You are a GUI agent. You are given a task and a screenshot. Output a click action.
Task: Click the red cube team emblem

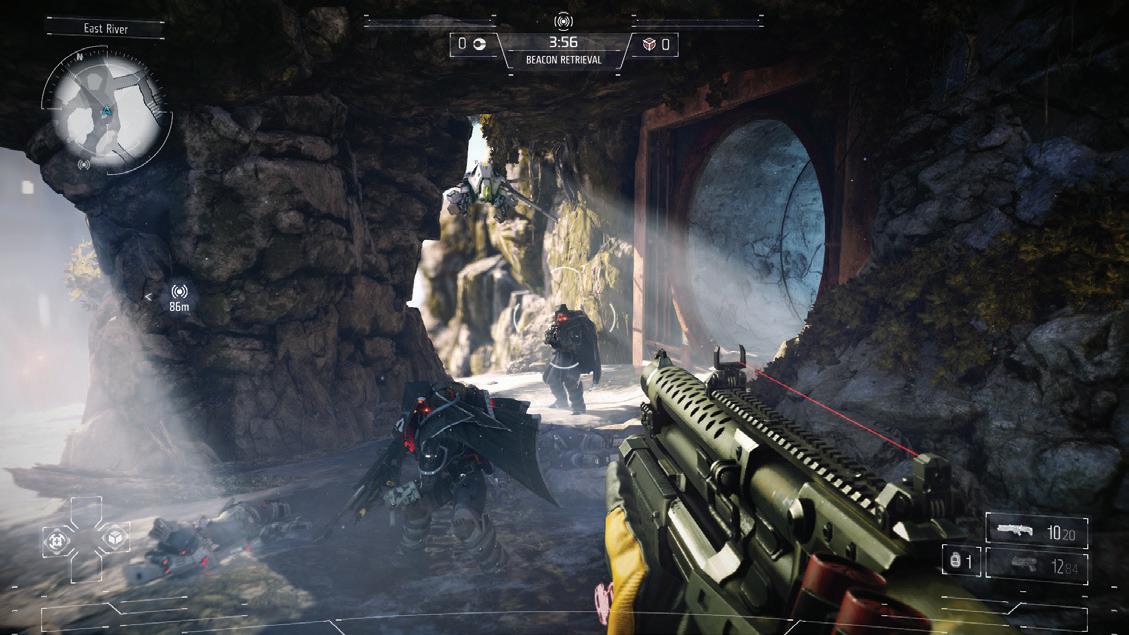[x=649, y=44]
